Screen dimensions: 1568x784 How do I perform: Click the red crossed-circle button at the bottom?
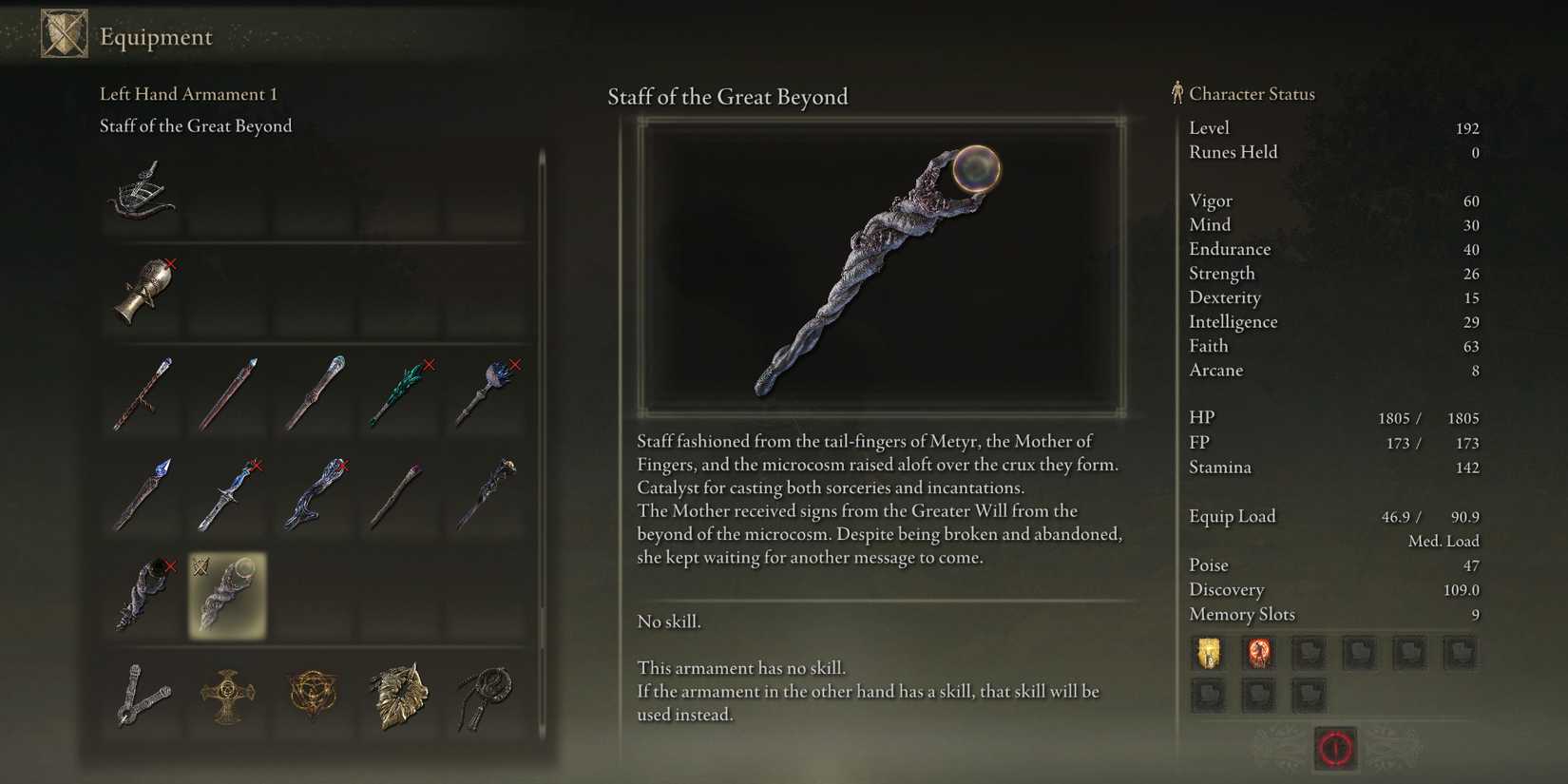click(1334, 748)
